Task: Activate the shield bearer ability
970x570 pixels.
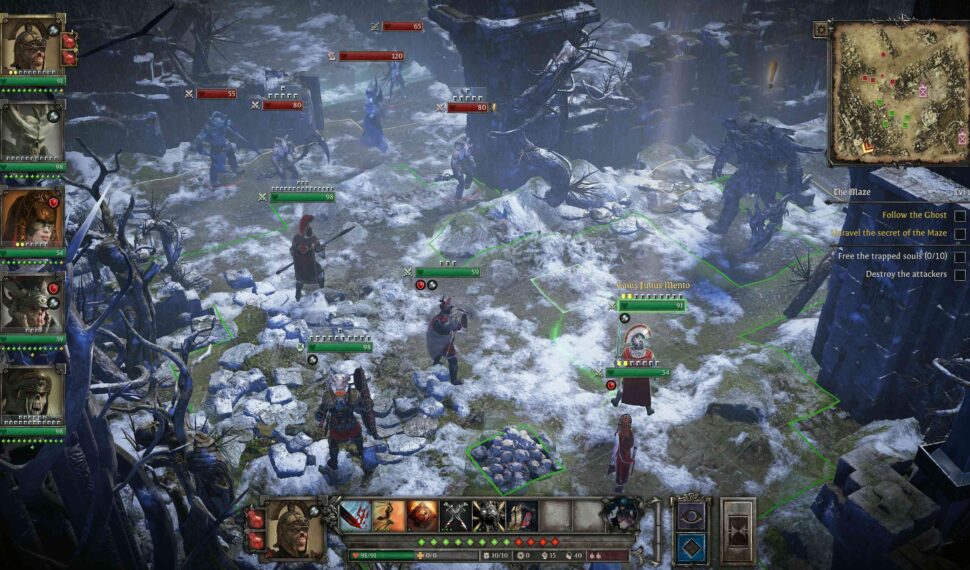Action: pyautogui.click(x=522, y=516)
